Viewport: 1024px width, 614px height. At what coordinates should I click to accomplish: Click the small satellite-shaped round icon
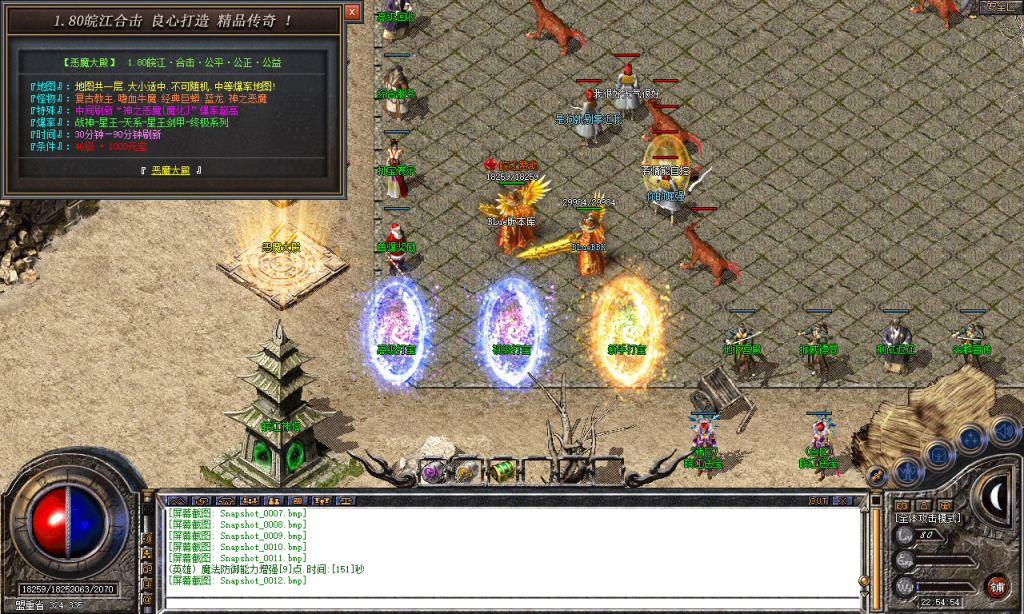[877, 476]
